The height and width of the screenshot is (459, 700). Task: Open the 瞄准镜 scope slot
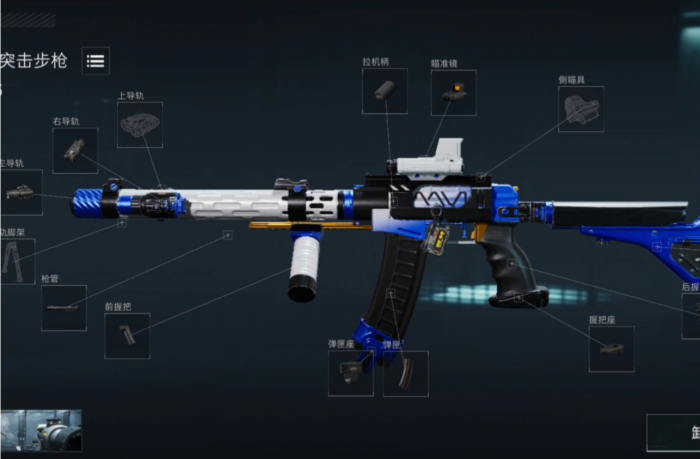pyautogui.click(x=453, y=92)
